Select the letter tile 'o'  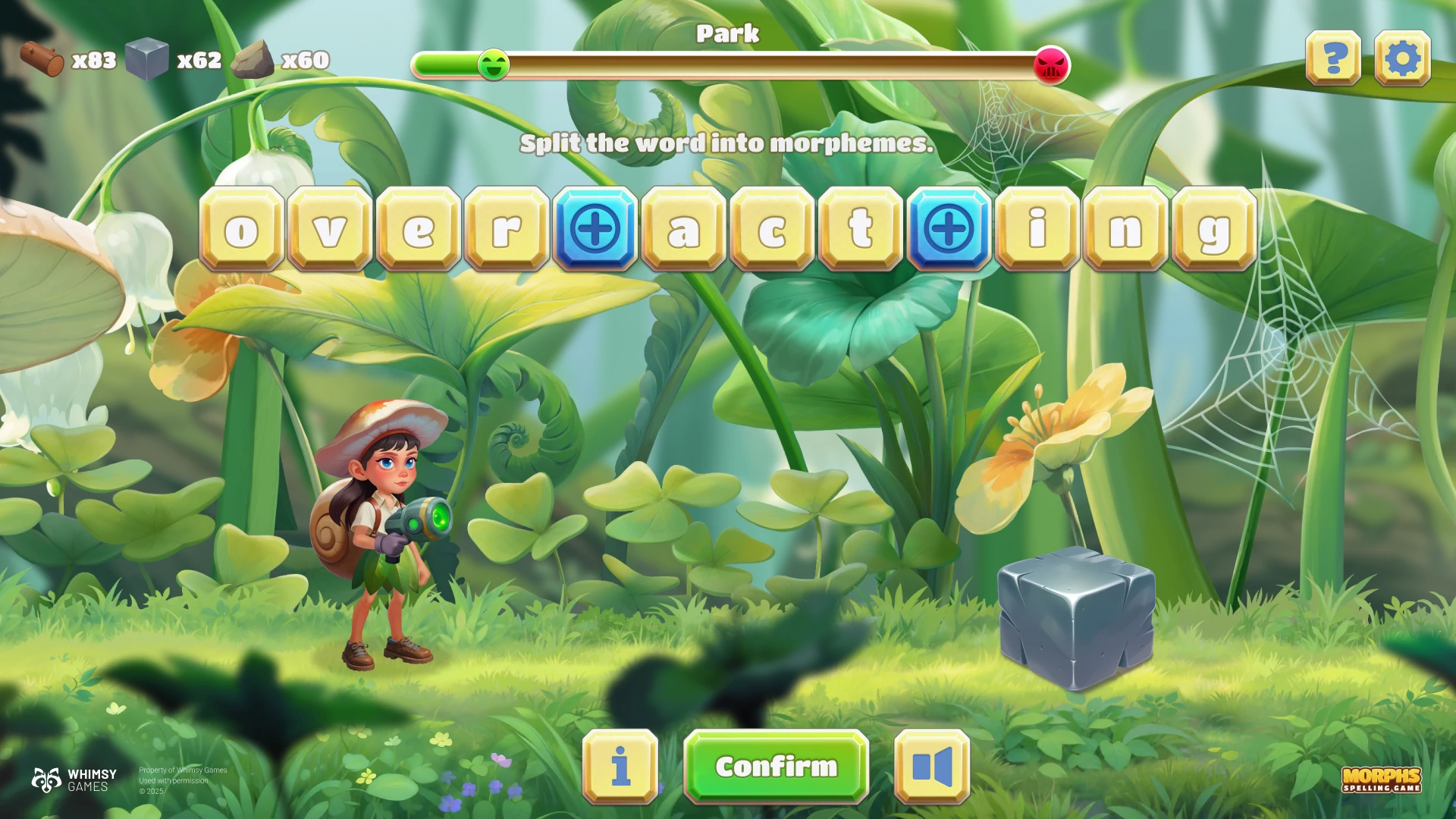click(242, 228)
